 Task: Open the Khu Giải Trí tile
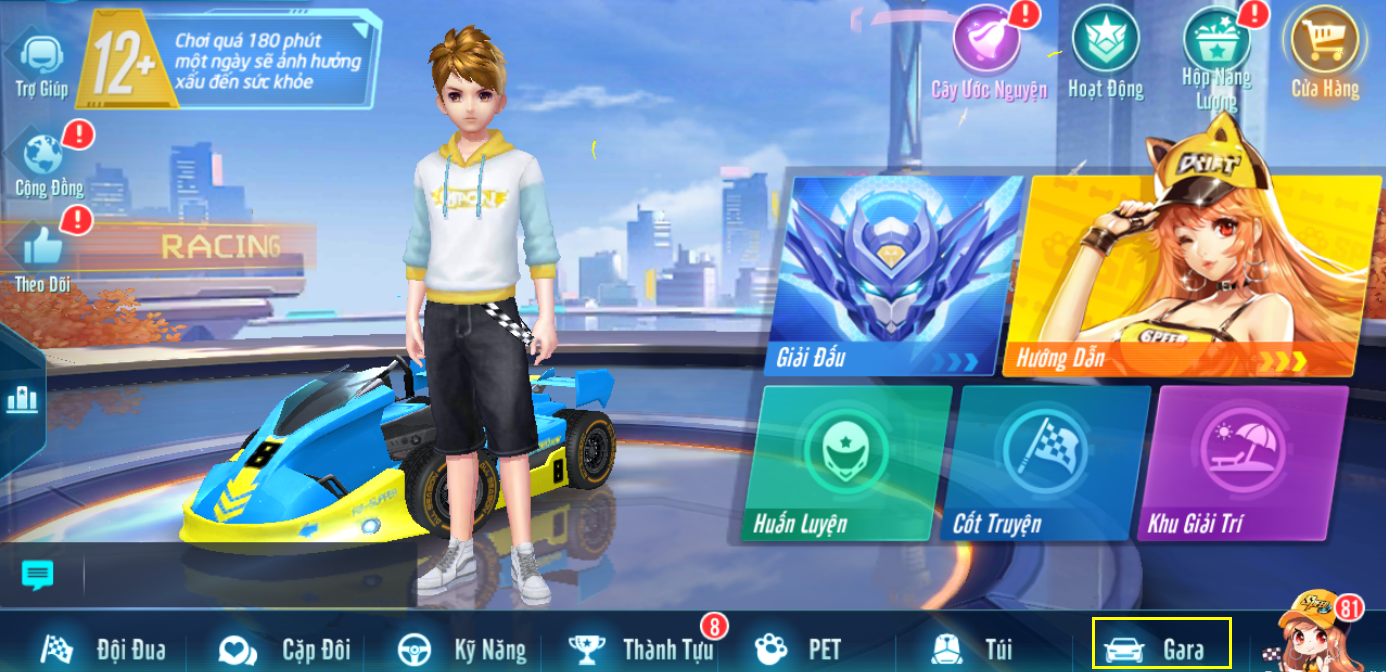(x=1240, y=462)
